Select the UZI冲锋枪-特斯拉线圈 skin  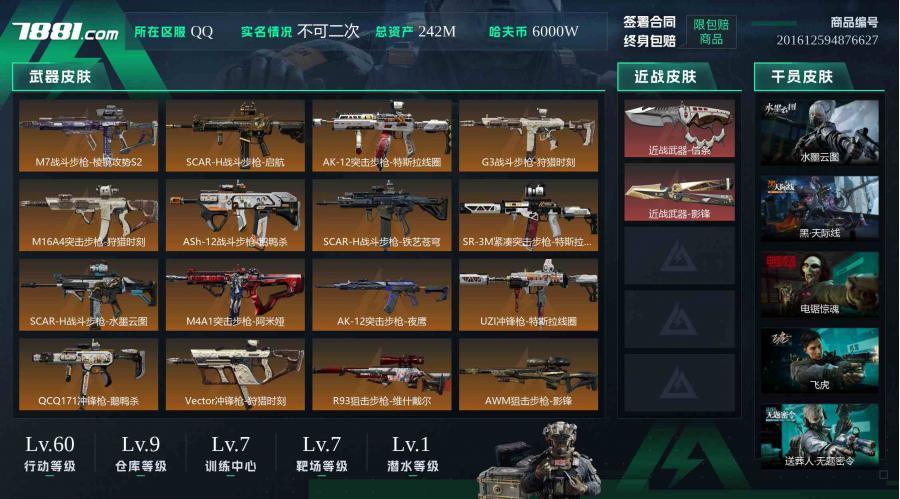pyautogui.click(x=528, y=294)
